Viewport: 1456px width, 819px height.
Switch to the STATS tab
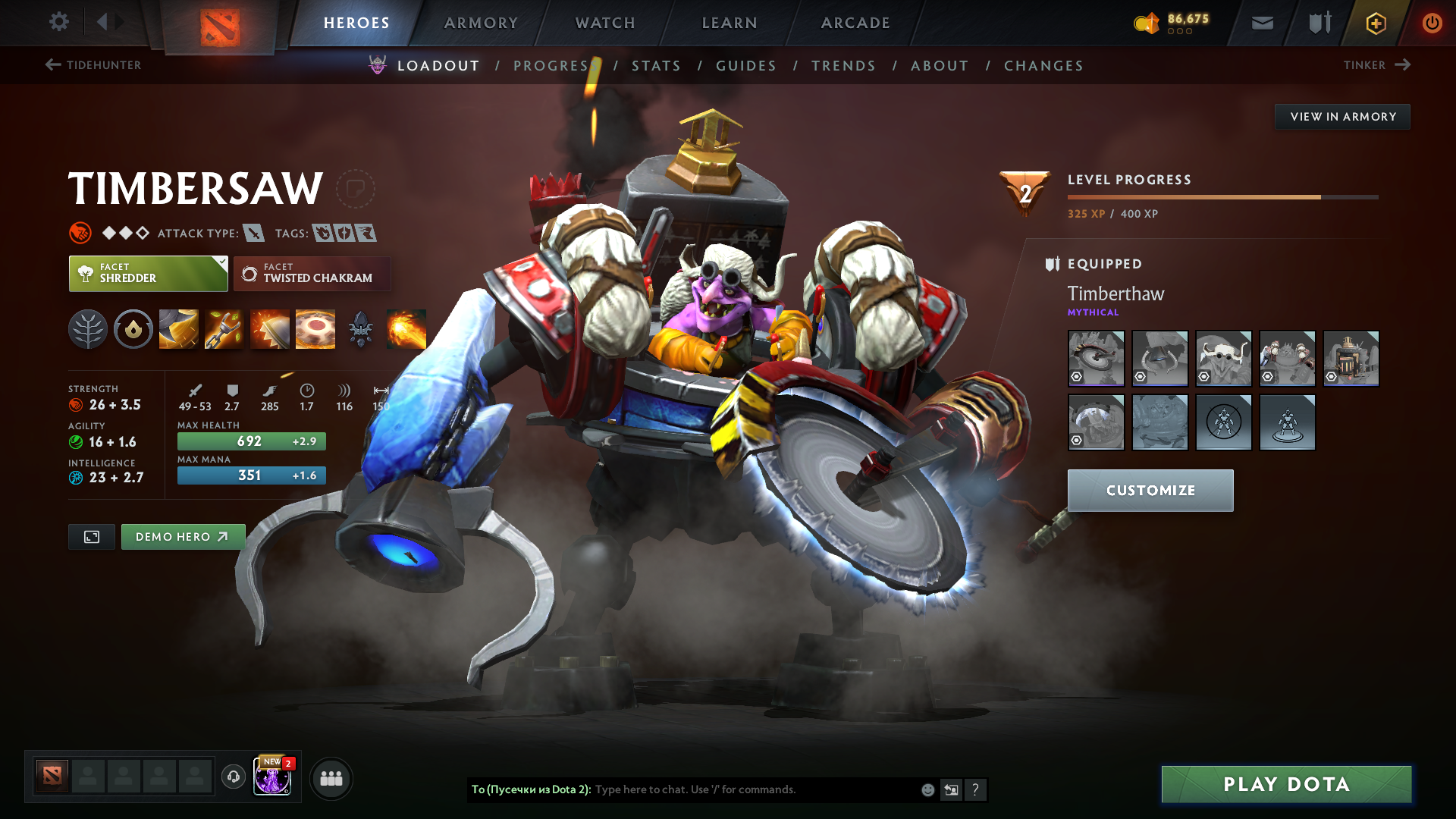point(657,66)
